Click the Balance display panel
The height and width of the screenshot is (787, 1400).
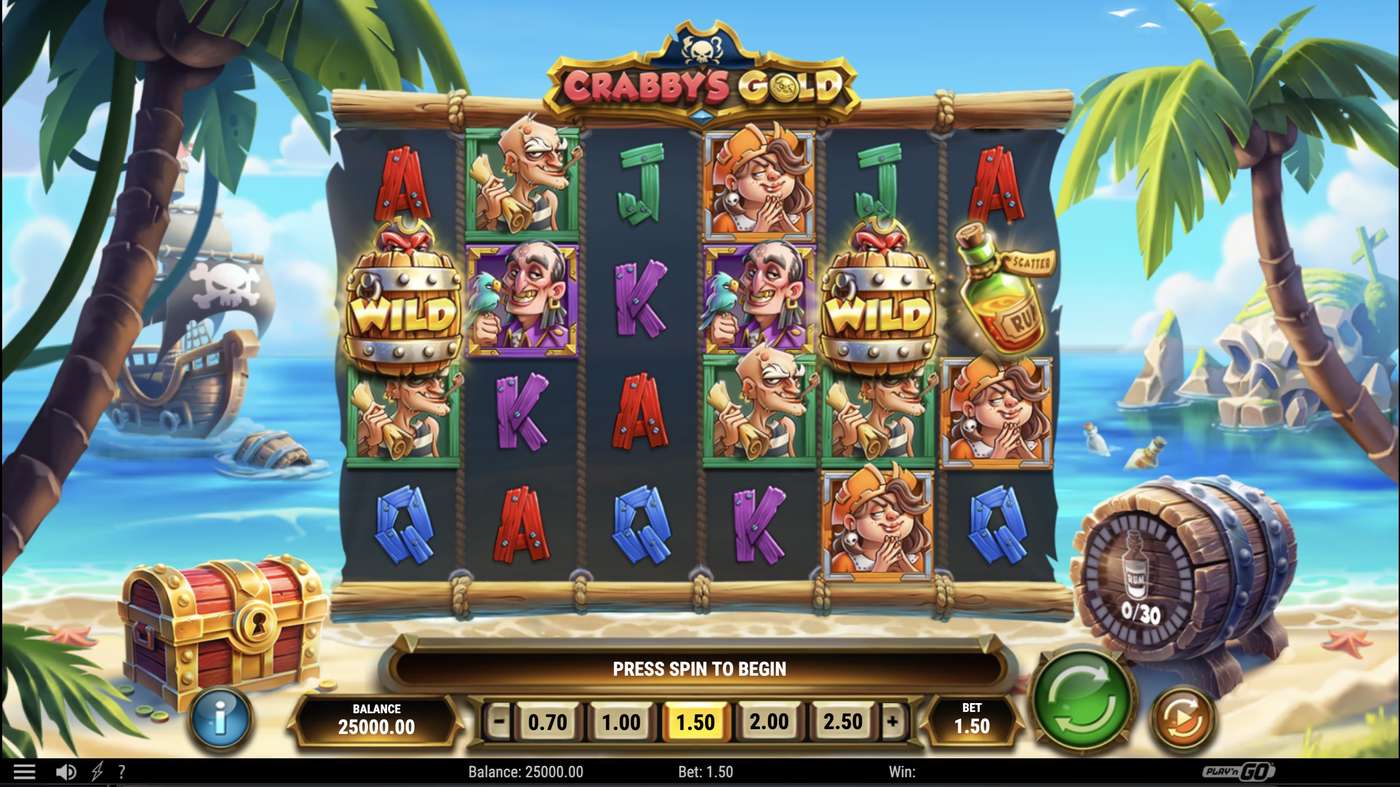pos(375,719)
